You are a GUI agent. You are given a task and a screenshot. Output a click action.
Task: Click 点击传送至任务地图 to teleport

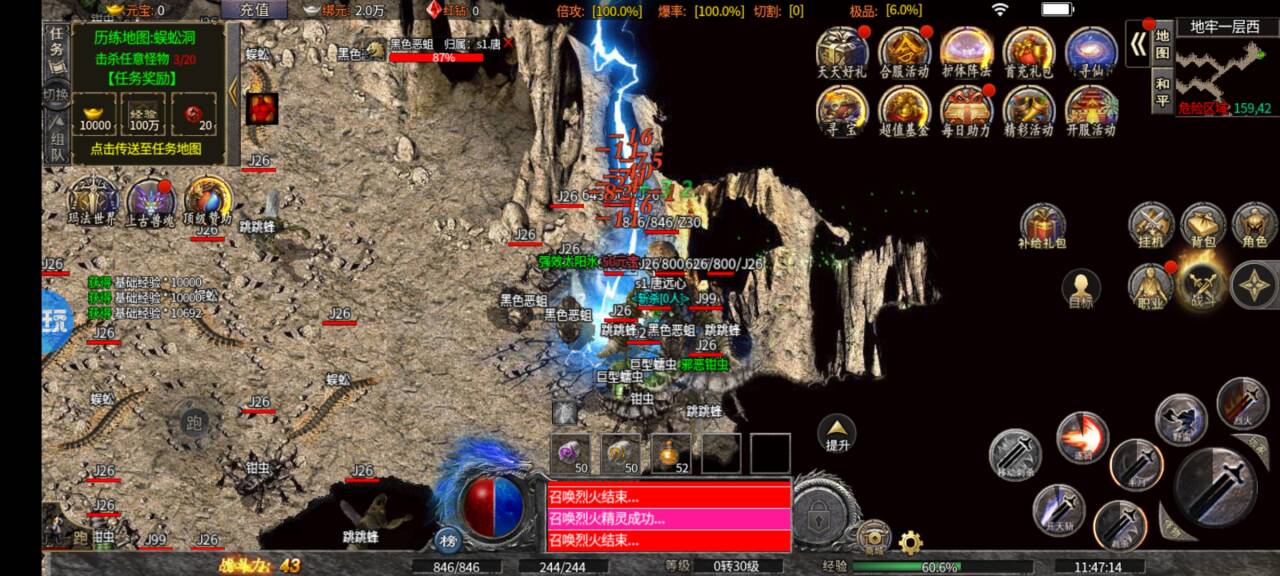pos(146,148)
